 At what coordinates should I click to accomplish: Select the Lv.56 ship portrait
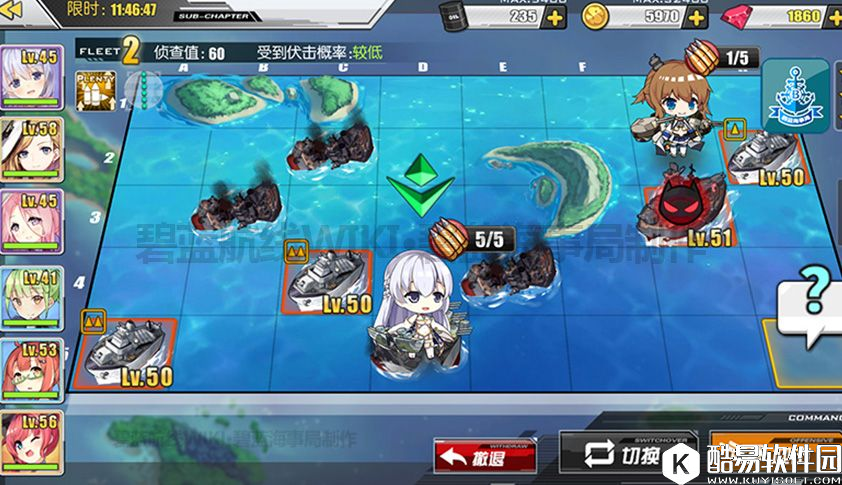point(31,440)
